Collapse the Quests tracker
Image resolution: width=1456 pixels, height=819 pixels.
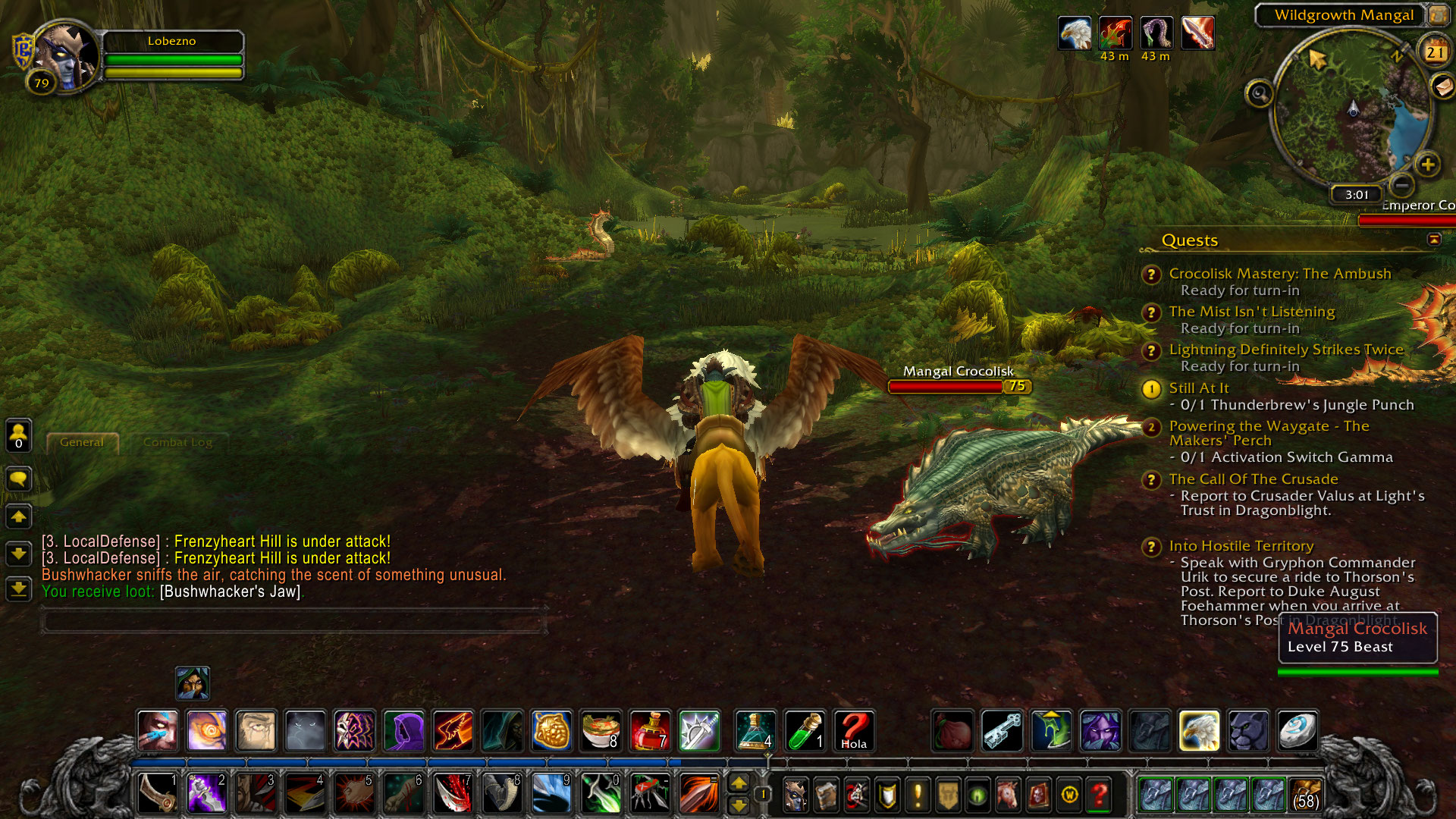pos(1433,240)
